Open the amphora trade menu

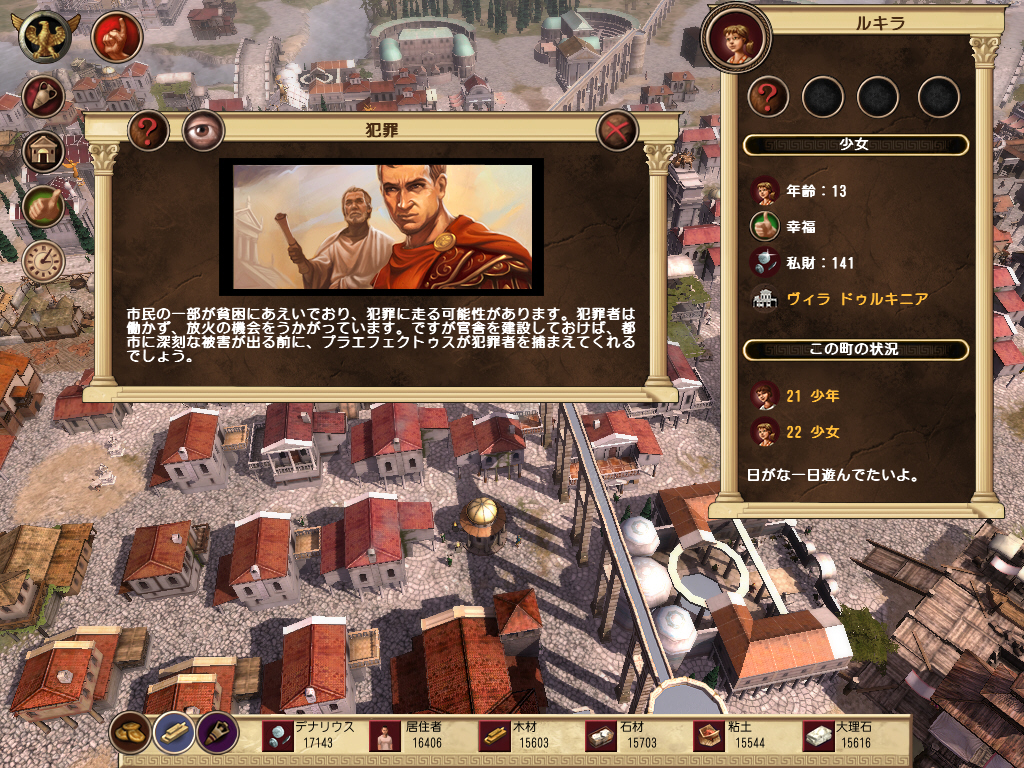44,96
